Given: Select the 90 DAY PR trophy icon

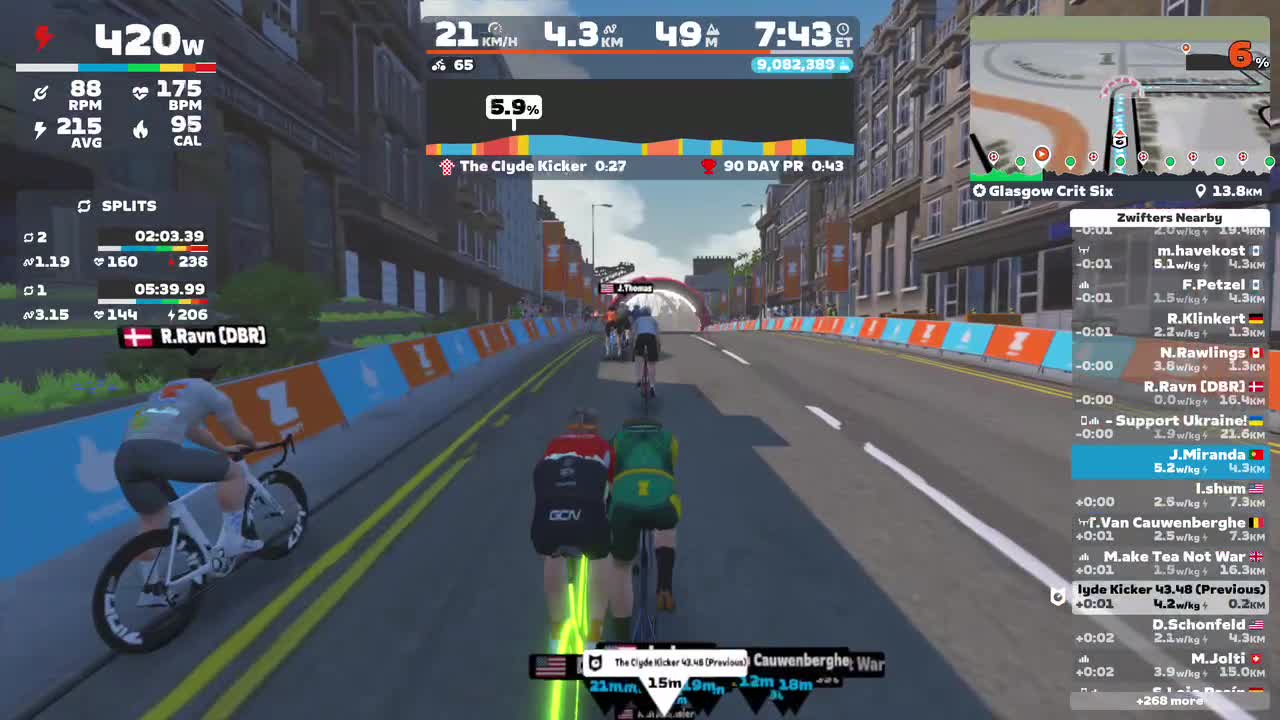Looking at the screenshot, I should coord(708,166).
